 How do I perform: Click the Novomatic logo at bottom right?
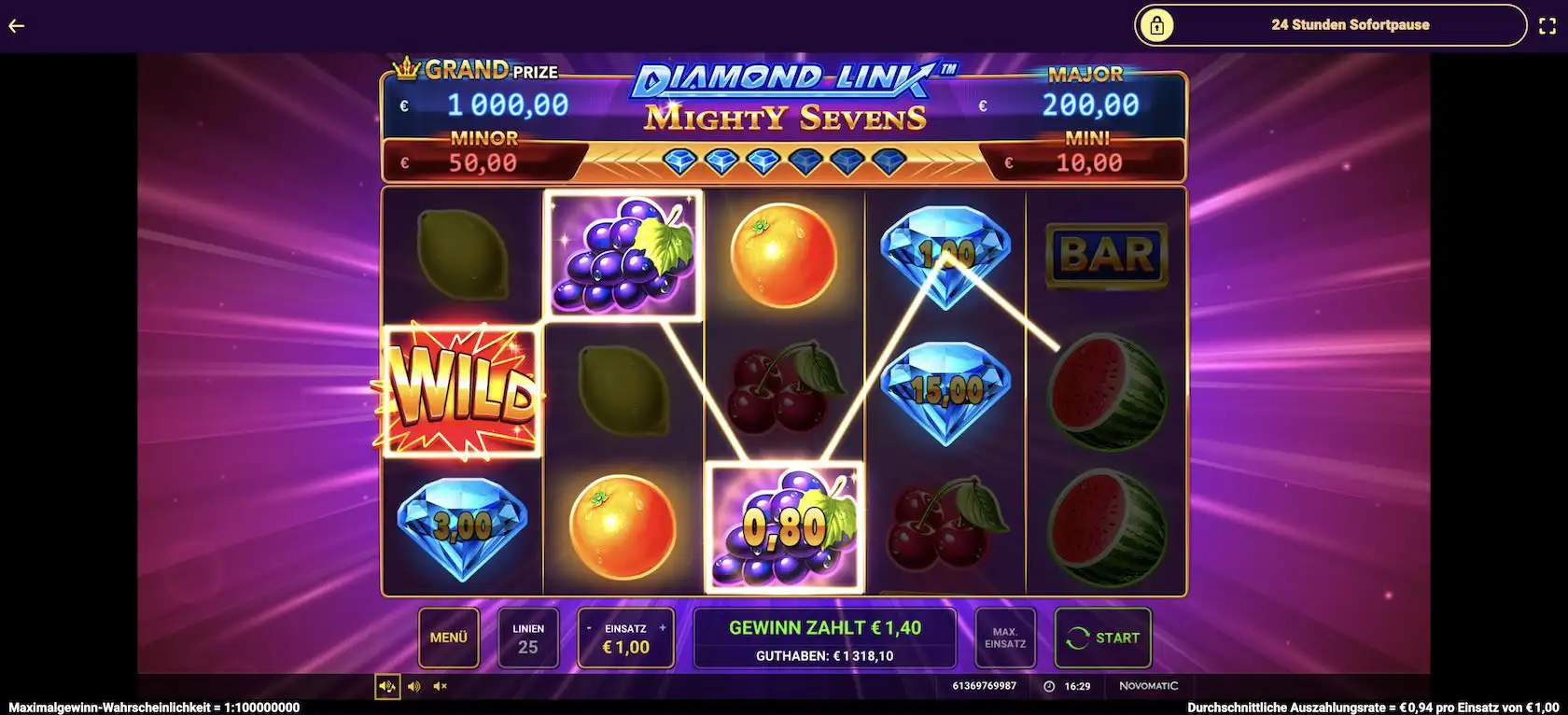(1150, 684)
